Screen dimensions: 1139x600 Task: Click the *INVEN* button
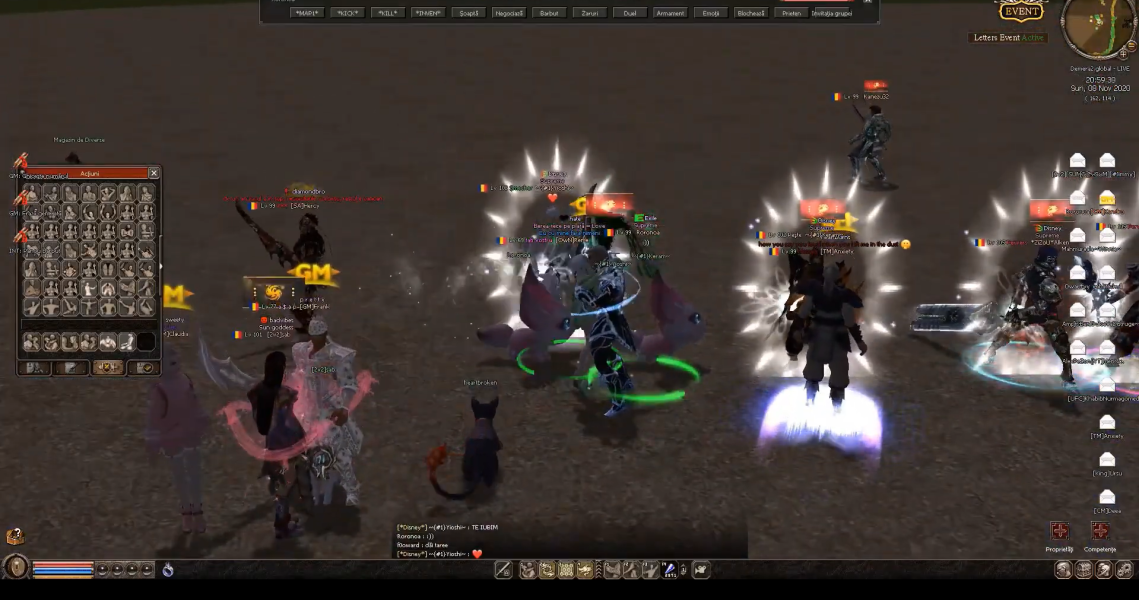point(428,13)
